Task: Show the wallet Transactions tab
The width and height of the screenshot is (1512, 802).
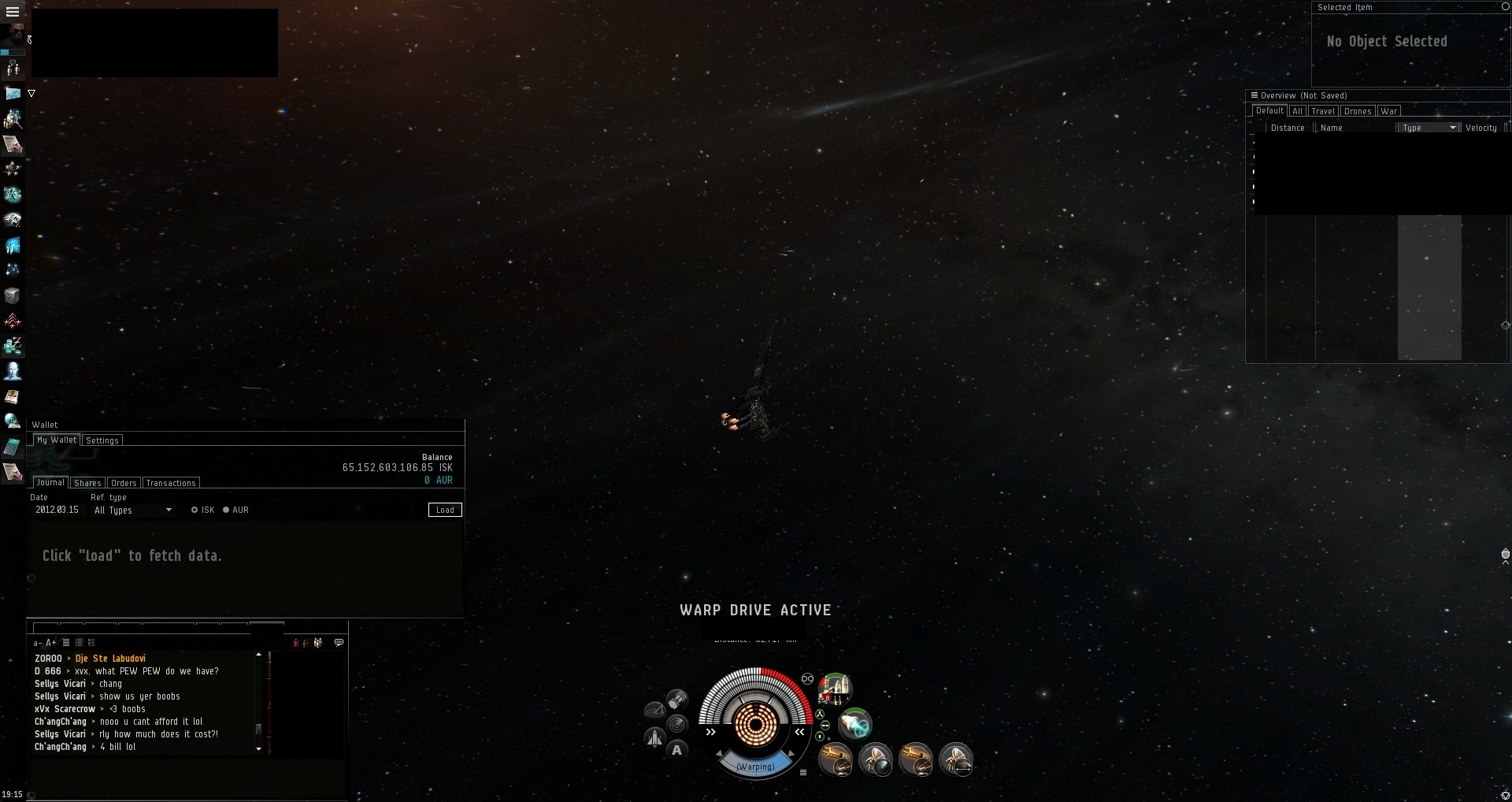Action: pos(171,483)
